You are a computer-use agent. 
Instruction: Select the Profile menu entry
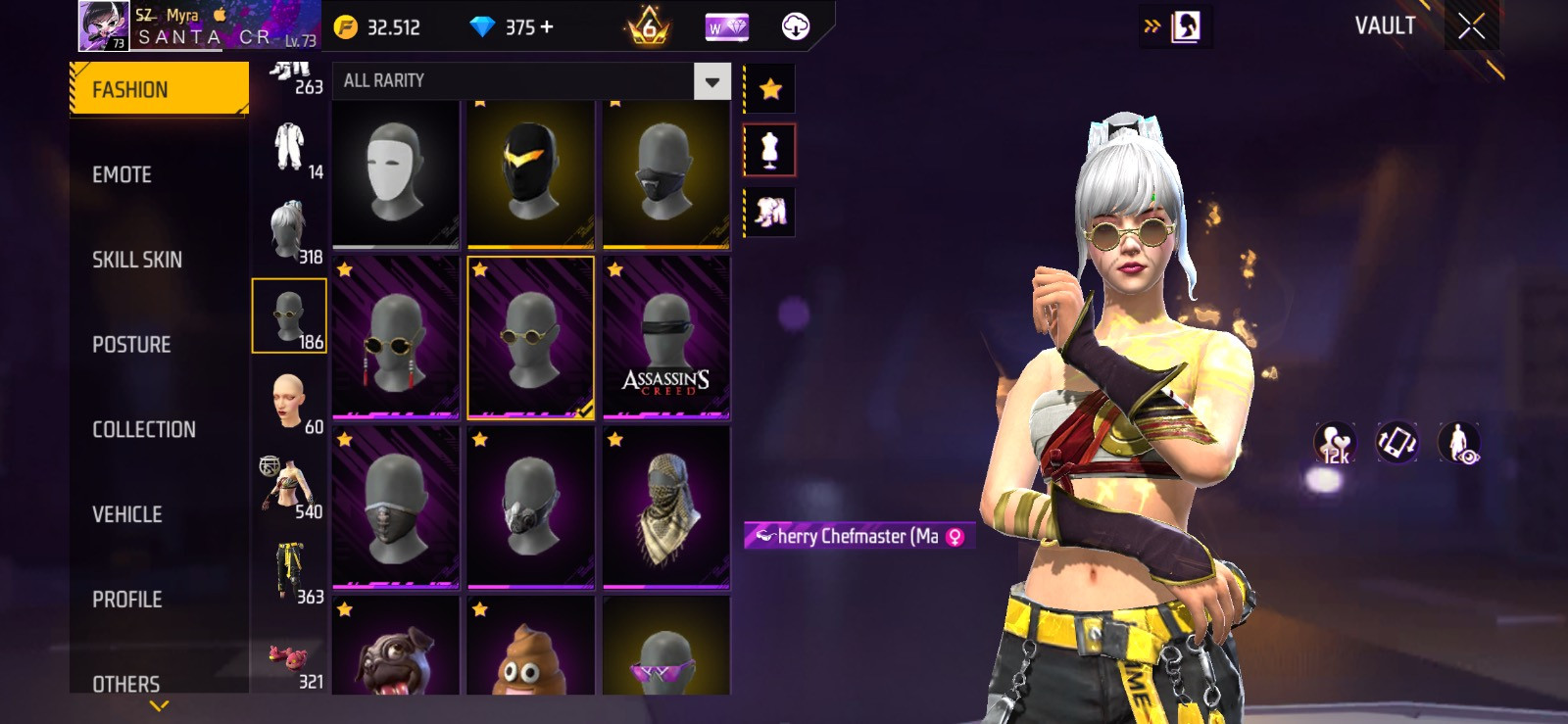[x=127, y=600]
